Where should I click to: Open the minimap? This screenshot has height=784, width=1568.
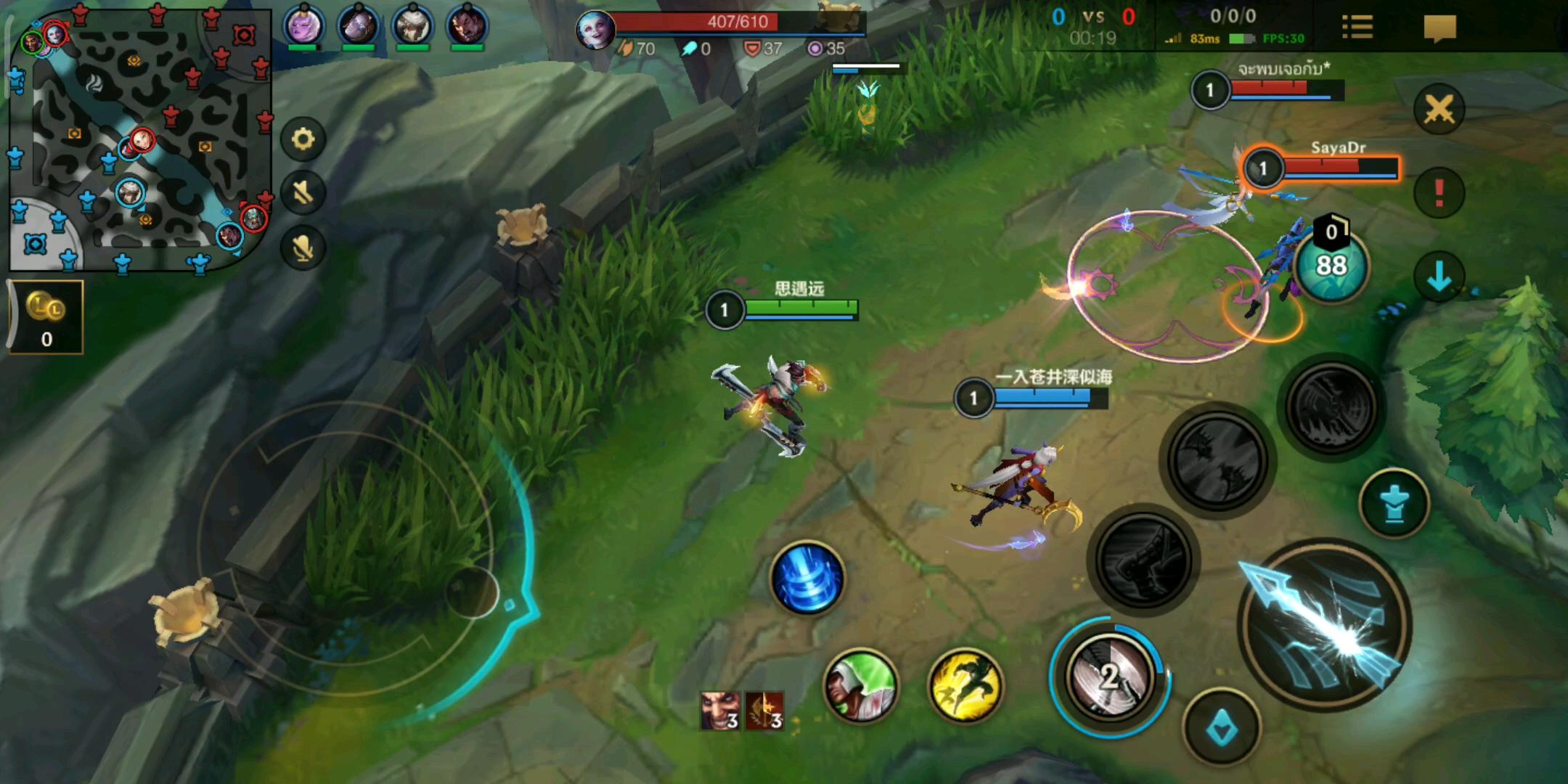tap(139, 138)
